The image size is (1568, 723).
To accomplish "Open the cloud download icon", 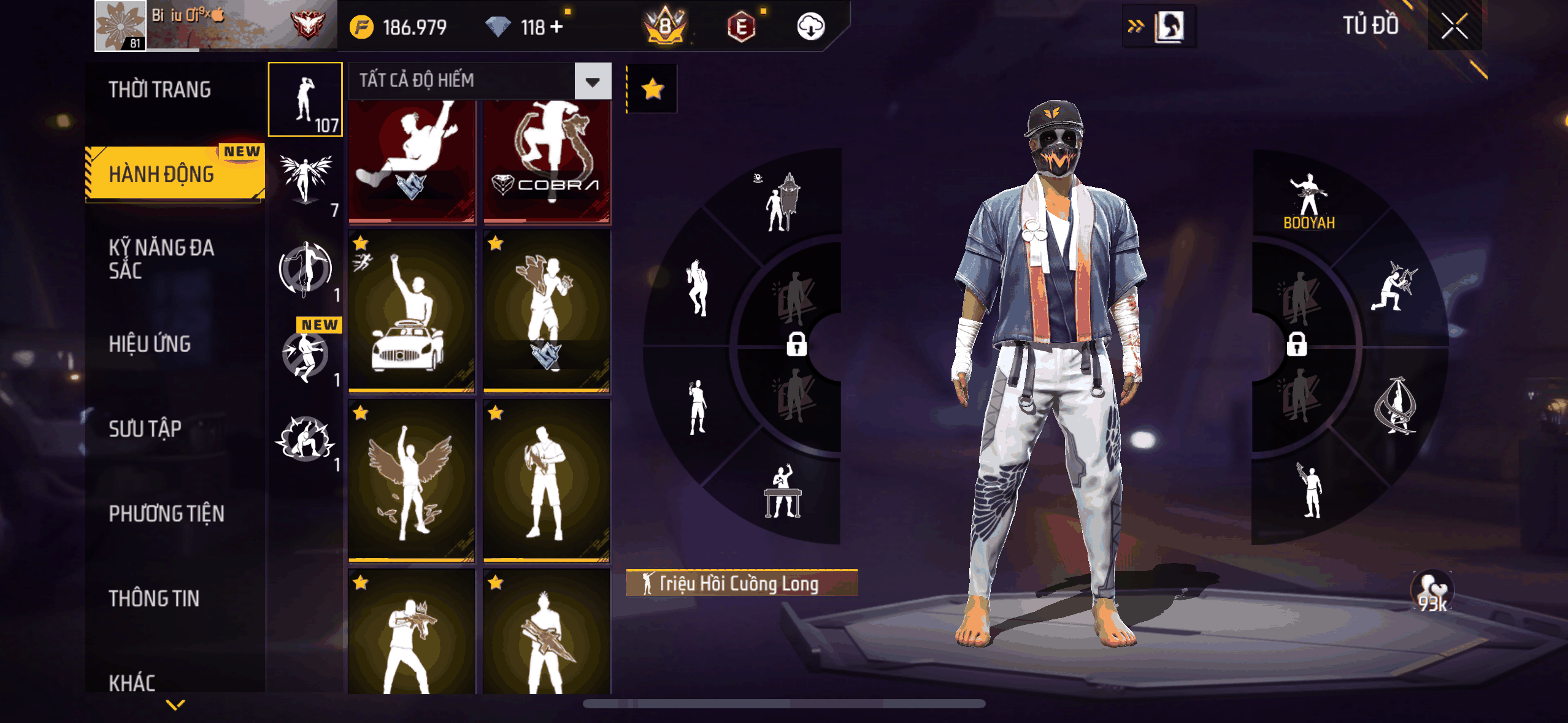I will click(x=810, y=27).
